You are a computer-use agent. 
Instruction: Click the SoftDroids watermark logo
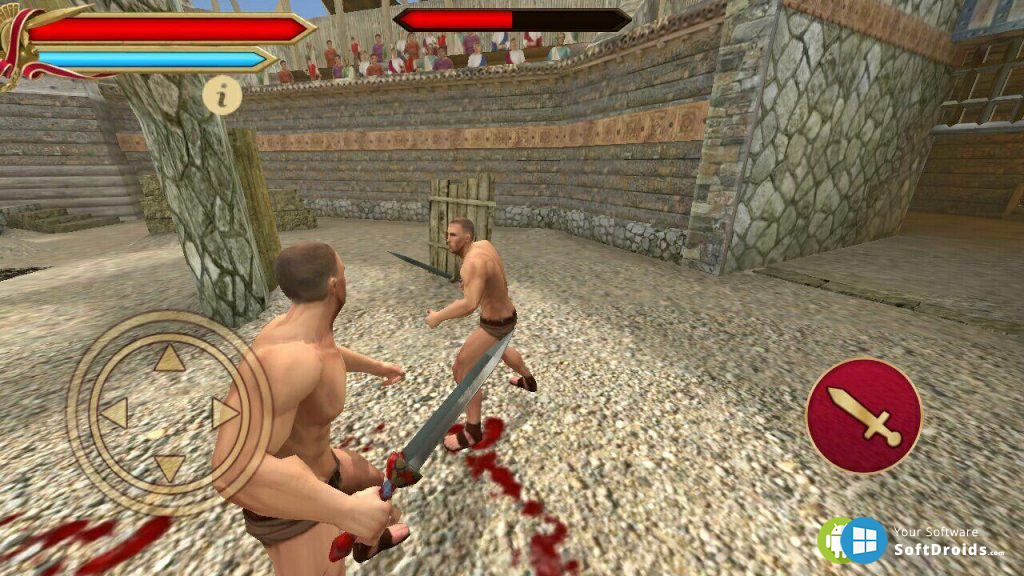click(x=853, y=541)
